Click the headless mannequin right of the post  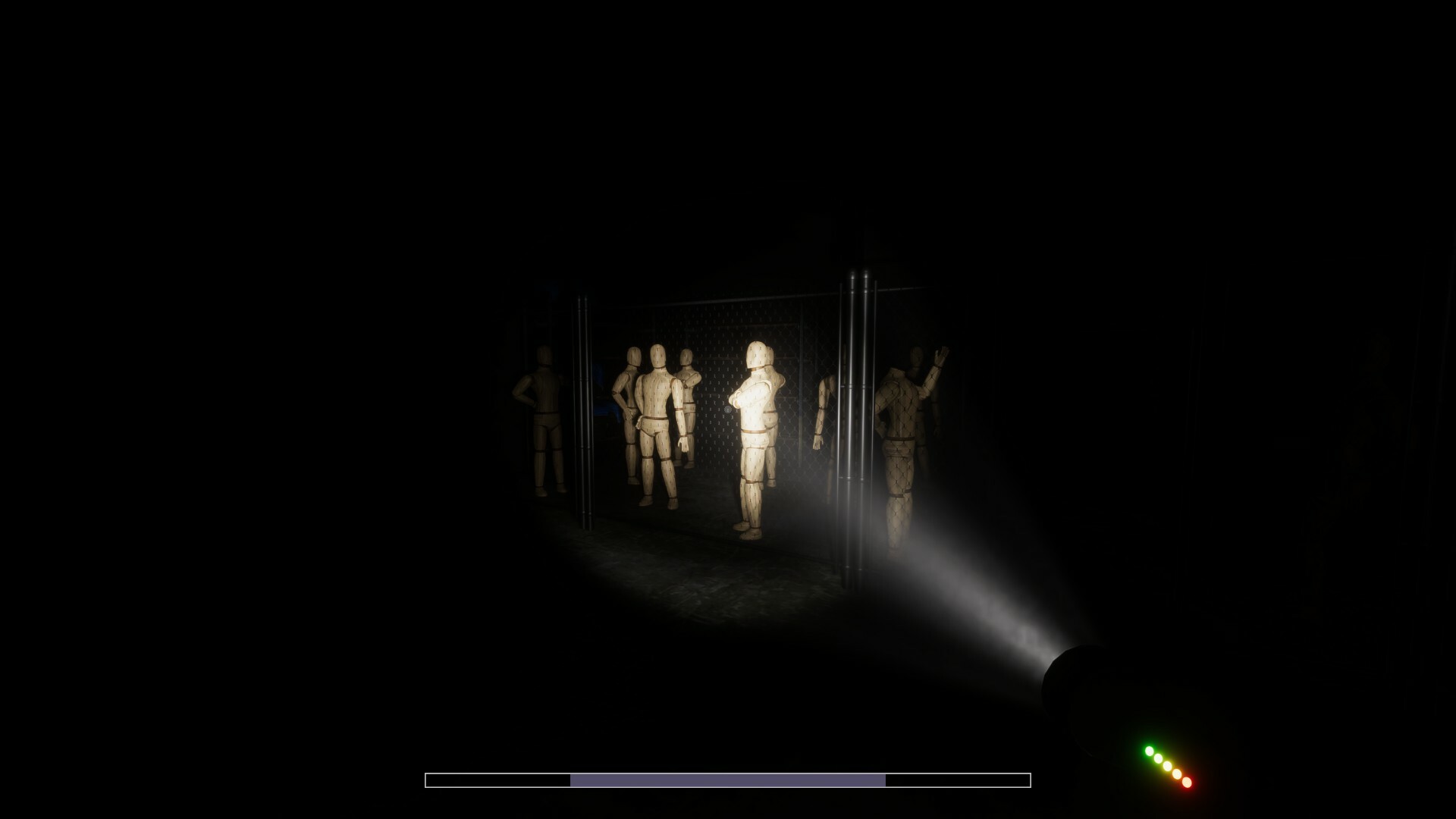pyautogui.click(x=823, y=405)
